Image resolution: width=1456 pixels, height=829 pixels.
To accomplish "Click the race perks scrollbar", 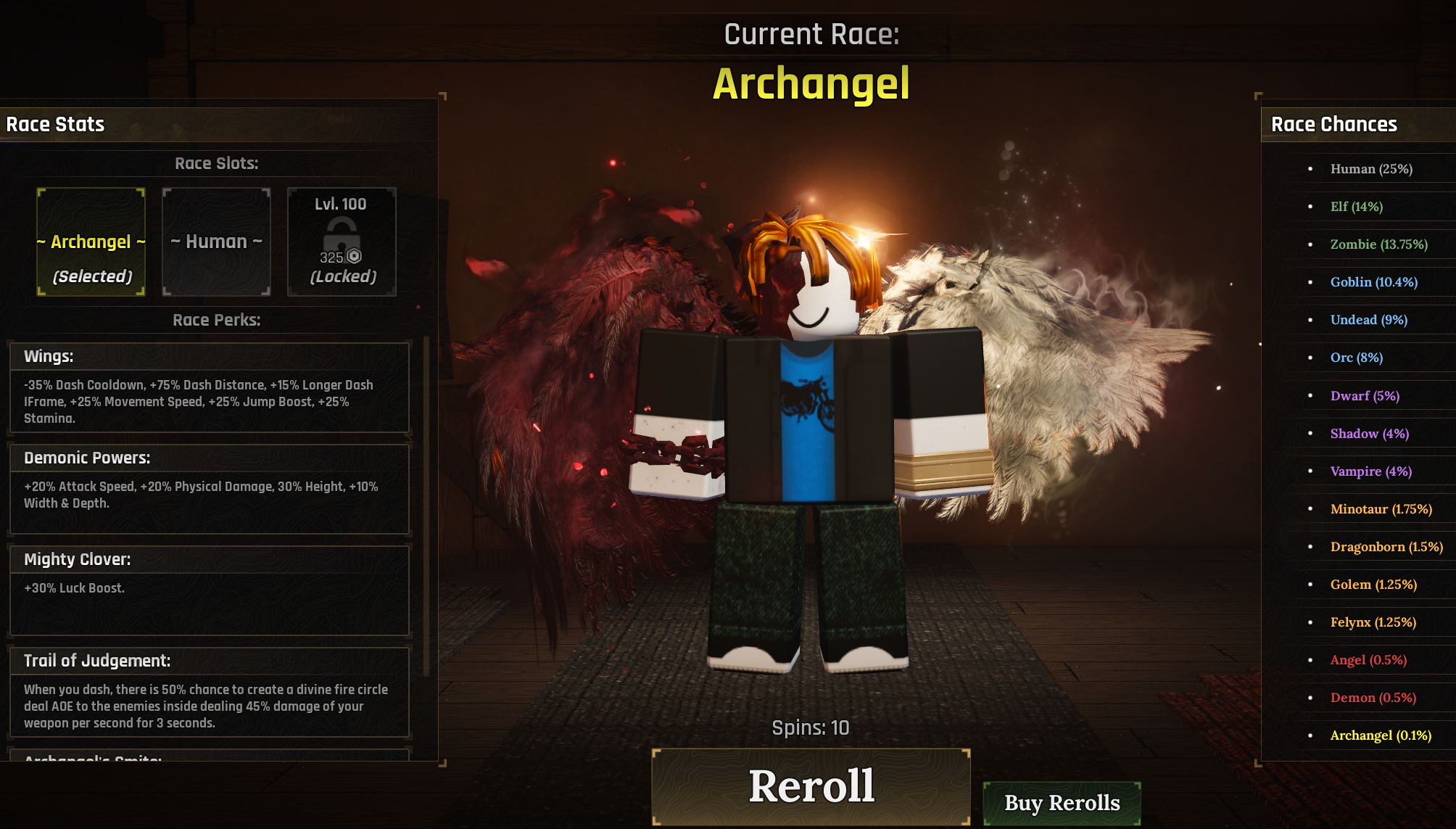I will coord(426,508).
